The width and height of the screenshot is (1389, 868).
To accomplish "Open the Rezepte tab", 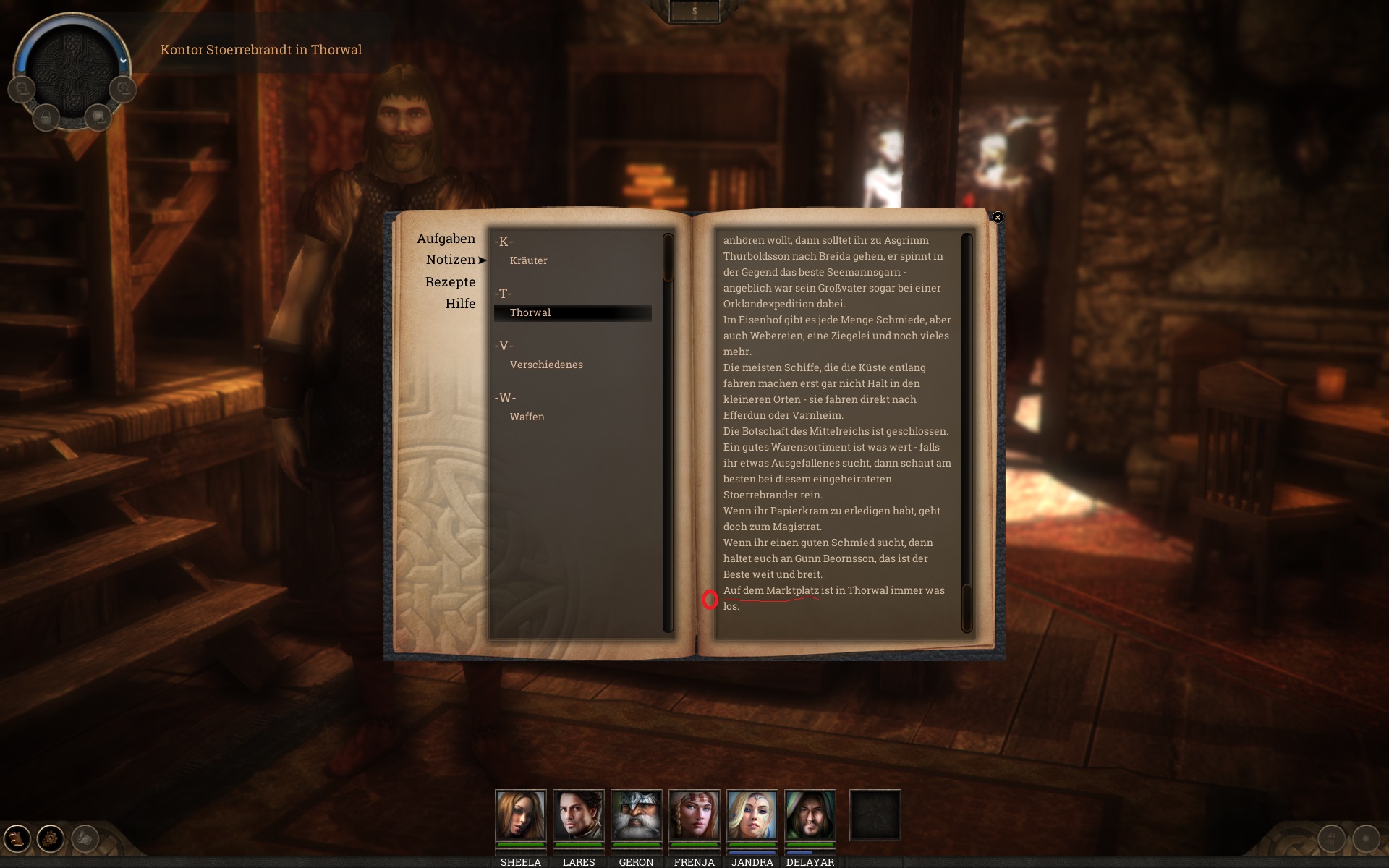I will pyautogui.click(x=450, y=282).
